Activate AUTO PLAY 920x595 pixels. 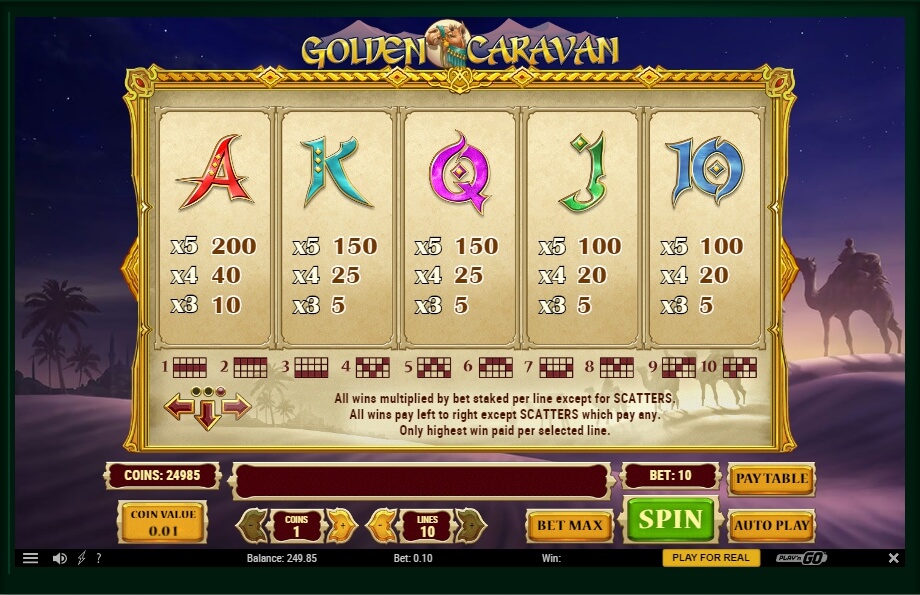click(771, 525)
